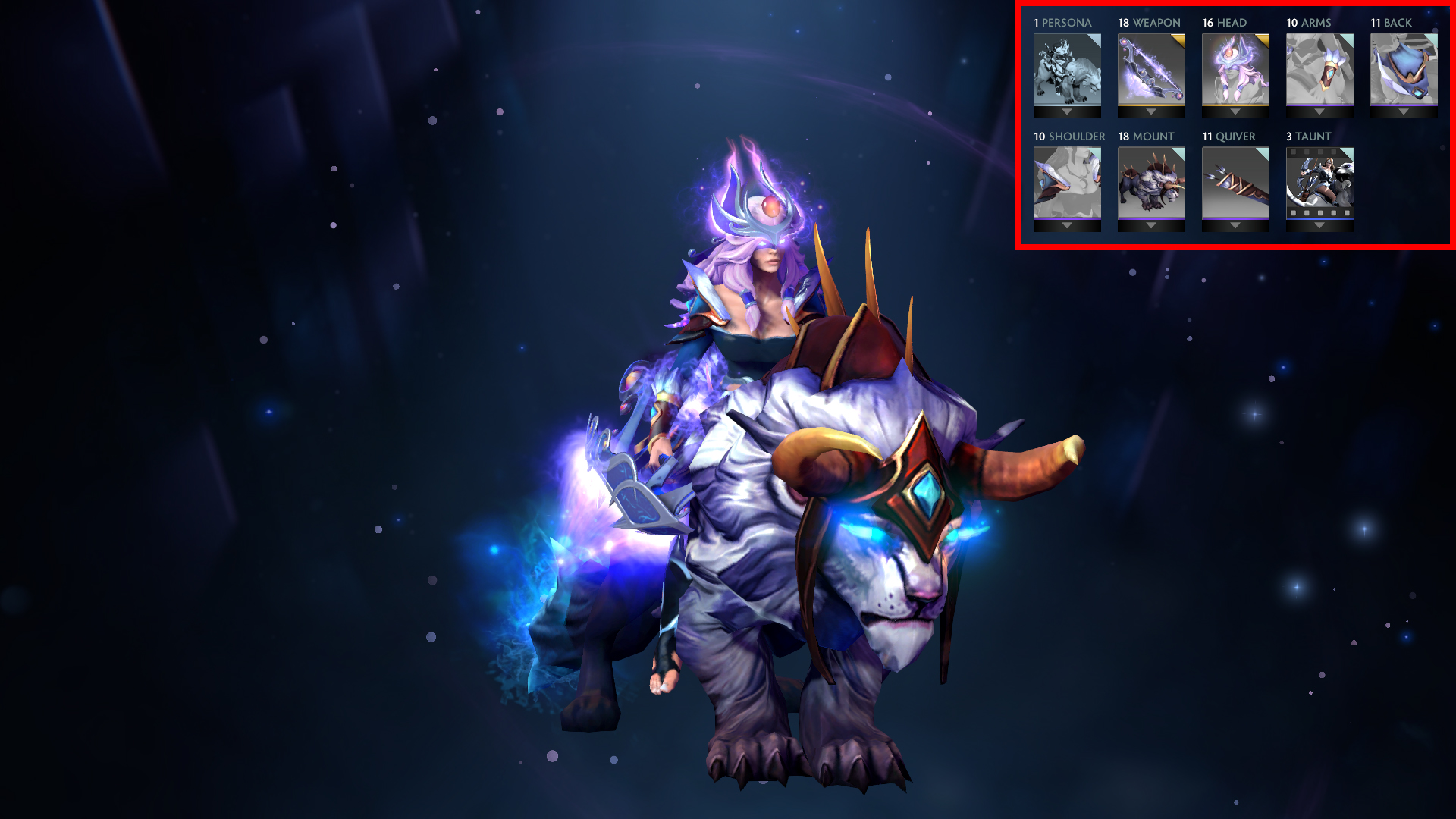Expand the dropdown arrow under the Persona slot
The image size is (1456, 819).
pos(1067,111)
